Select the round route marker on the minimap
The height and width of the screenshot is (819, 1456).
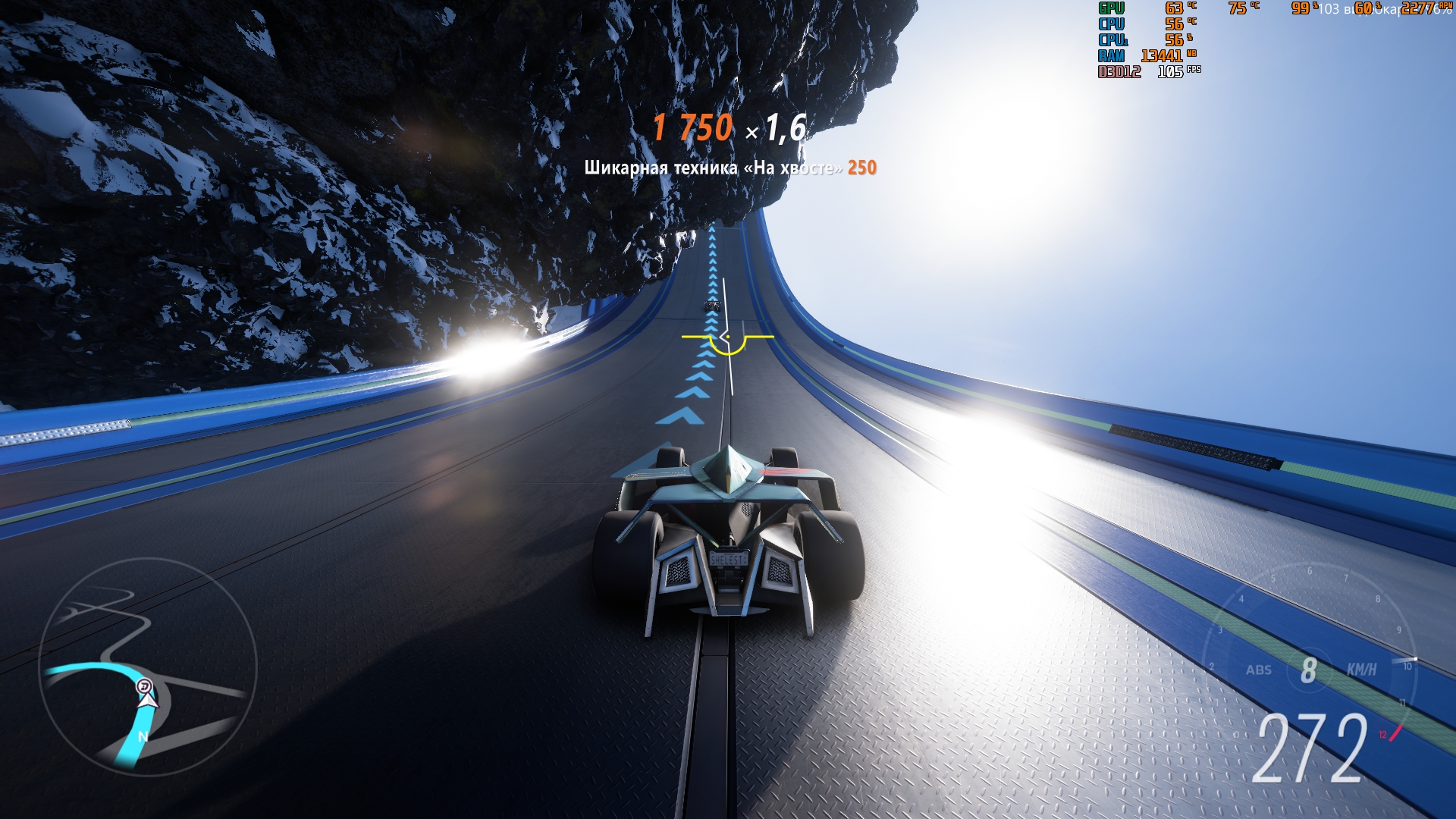click(x=145, y=687)
